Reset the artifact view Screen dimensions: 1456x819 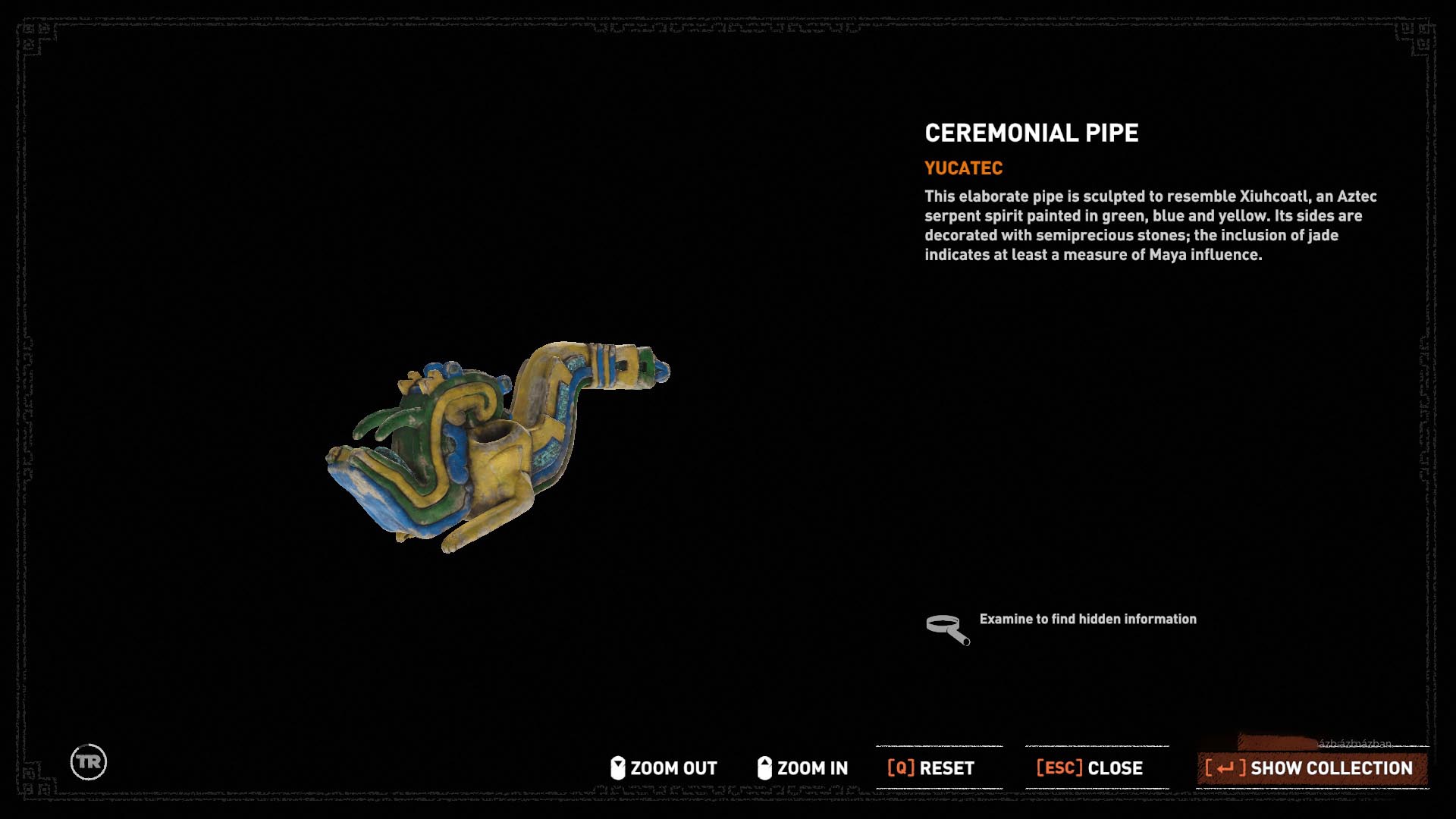coord(931,768)
